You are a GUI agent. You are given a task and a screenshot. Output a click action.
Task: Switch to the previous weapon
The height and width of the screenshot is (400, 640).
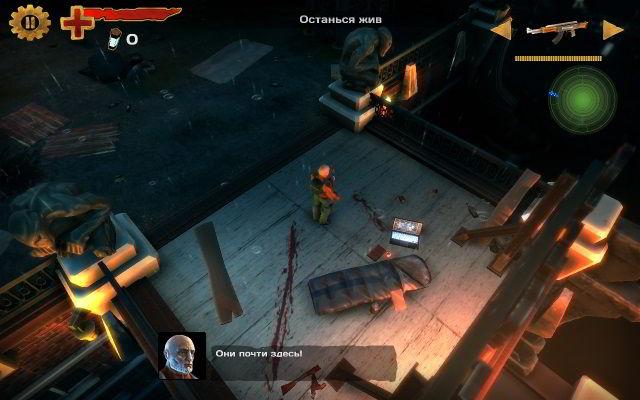click(x=500, y=29)
